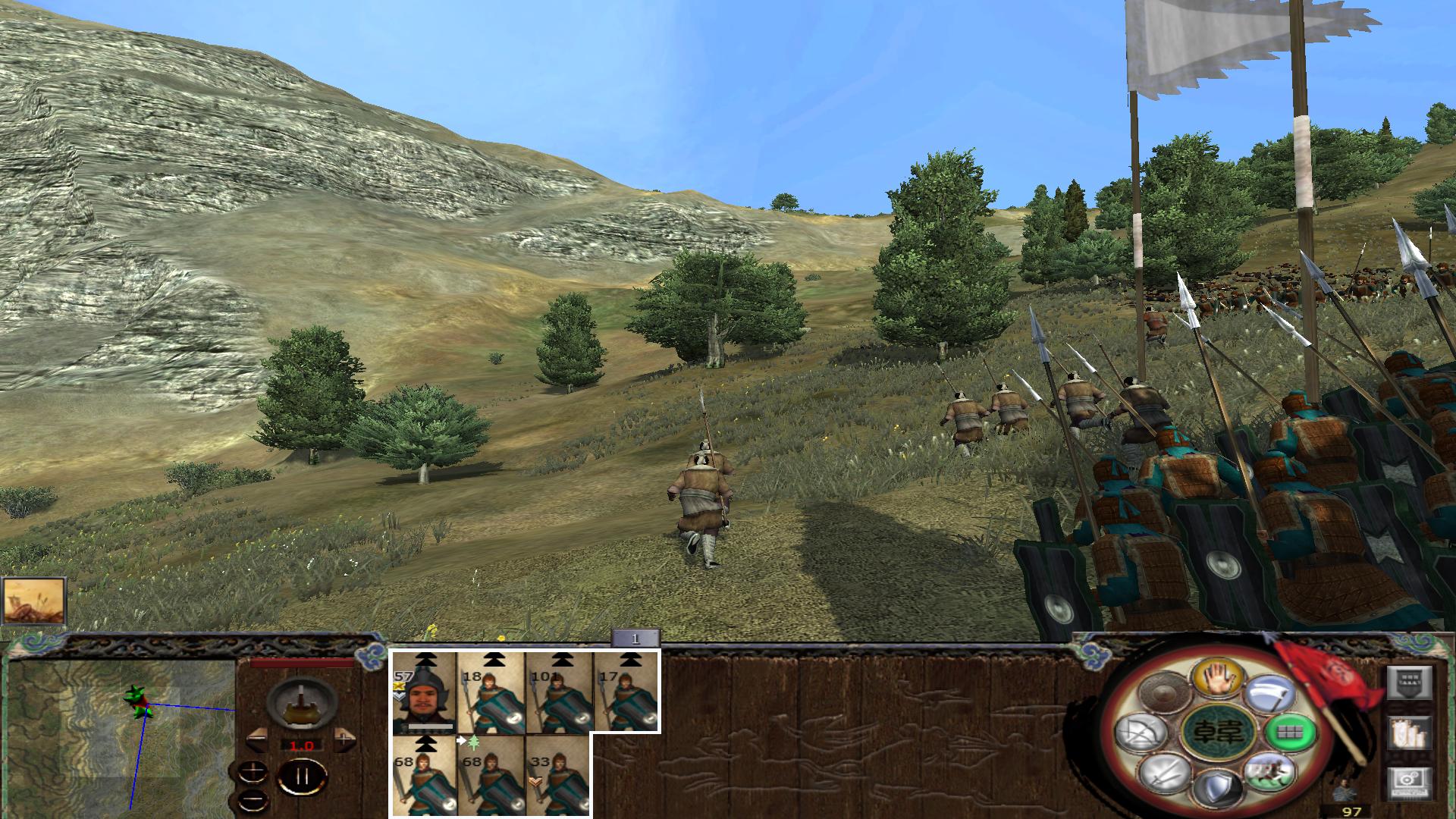Image resolution: width=1456 pixels, height=819 pixels.
Task: Click the red balance-of-power bar
Action: [x=300, y=663]
